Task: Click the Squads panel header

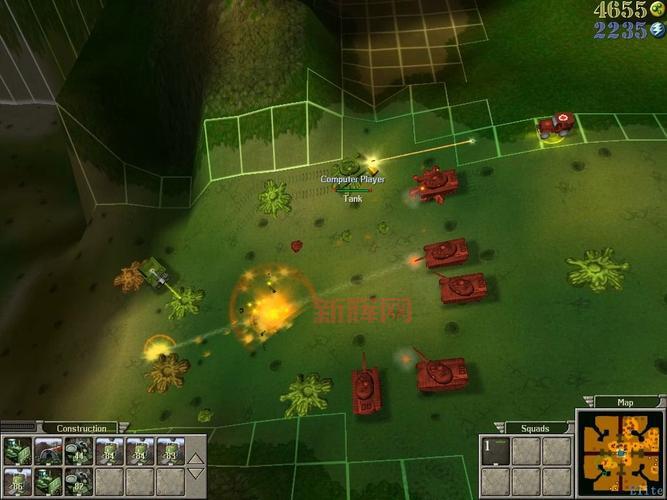Action: point(535,428)
